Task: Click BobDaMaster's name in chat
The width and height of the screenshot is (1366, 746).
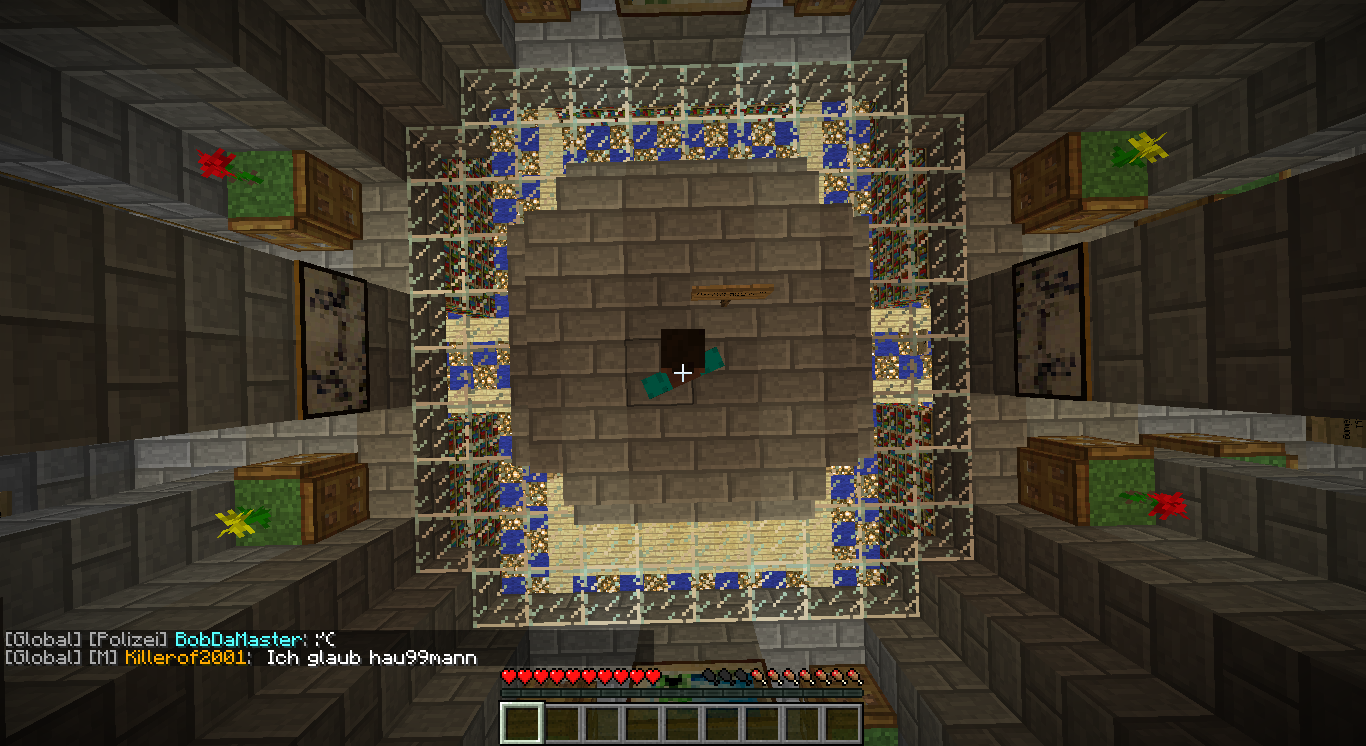Action: click(x=237, y=639)
